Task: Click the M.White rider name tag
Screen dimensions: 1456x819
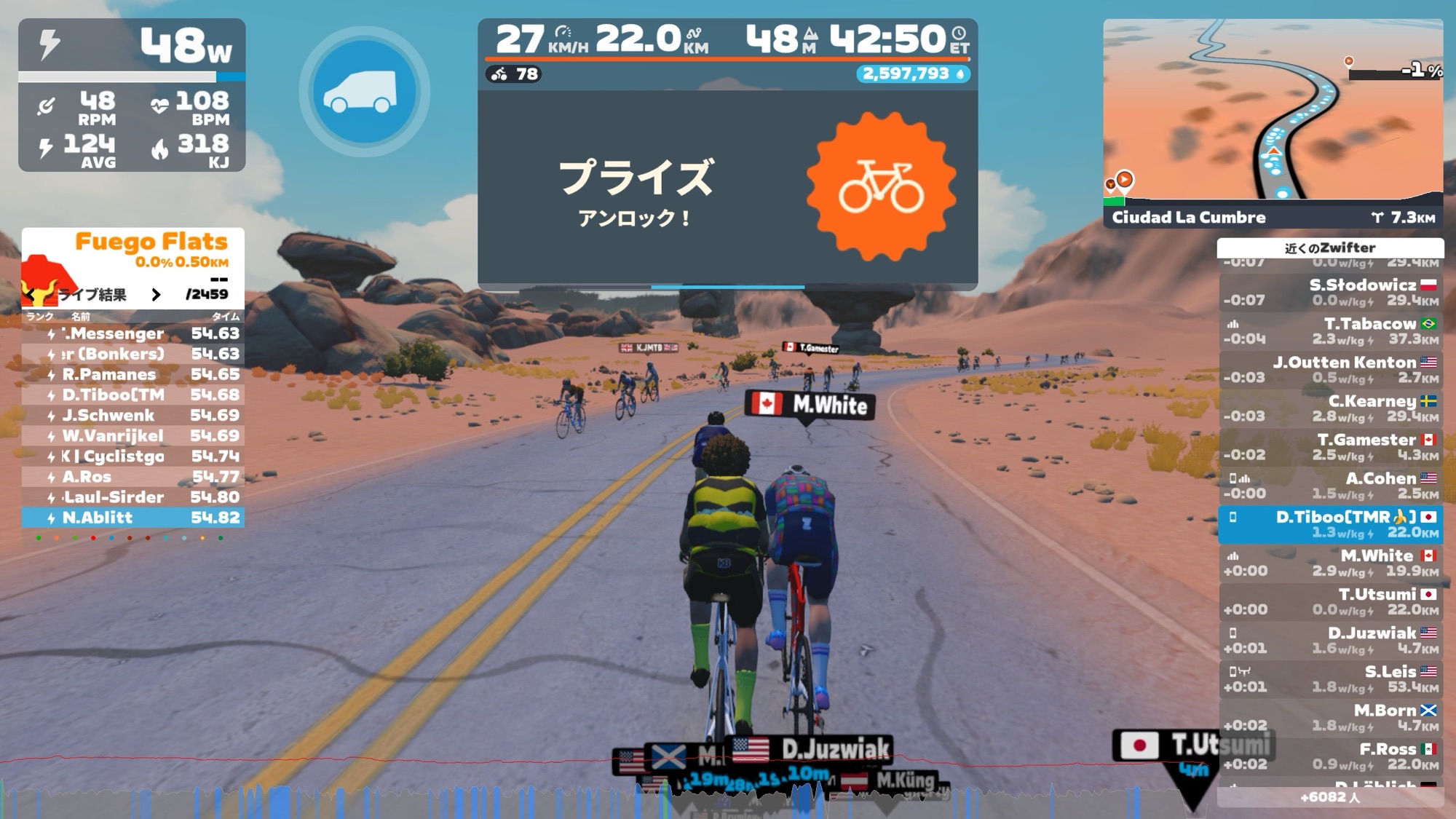Action: click(x=810, y=404)
